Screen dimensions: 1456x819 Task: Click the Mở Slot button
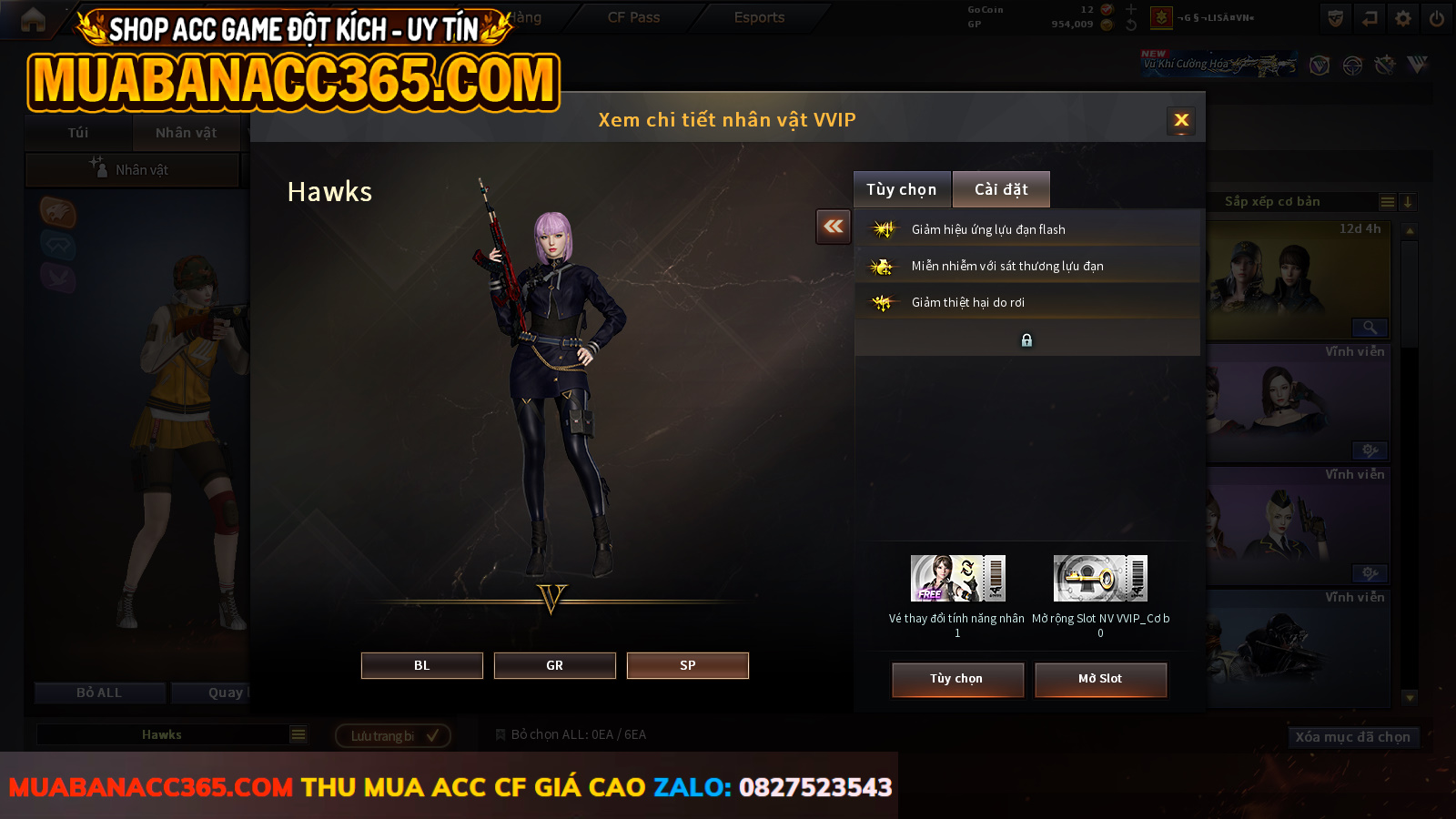[x=1100, y=679]
